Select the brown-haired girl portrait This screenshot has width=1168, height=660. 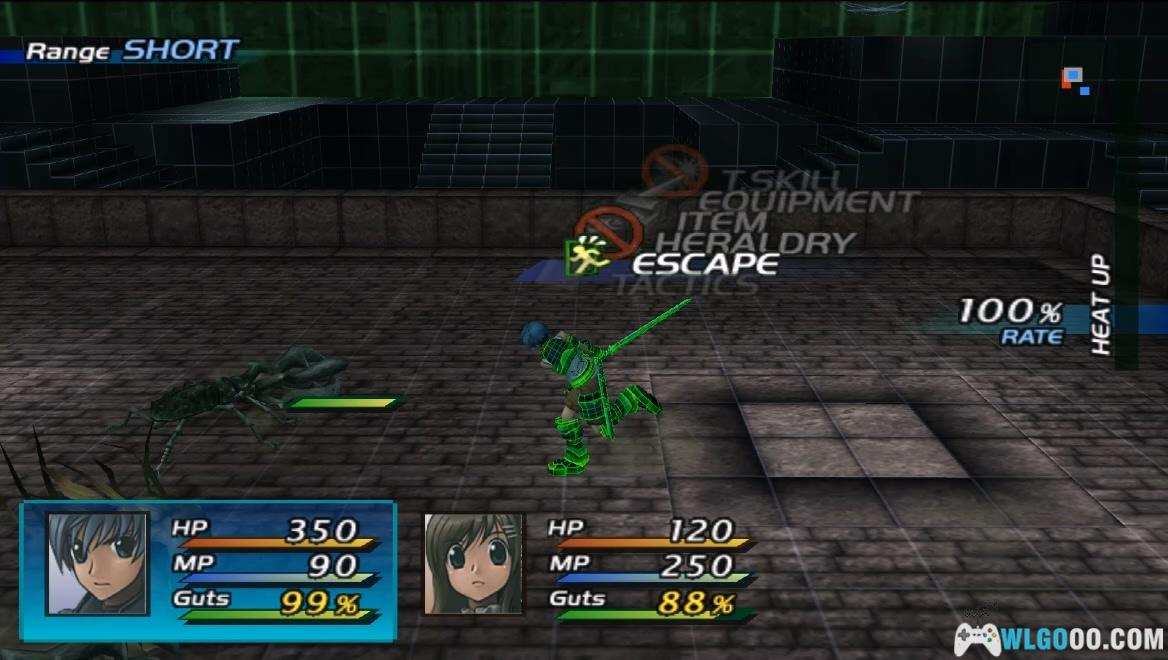473,563
